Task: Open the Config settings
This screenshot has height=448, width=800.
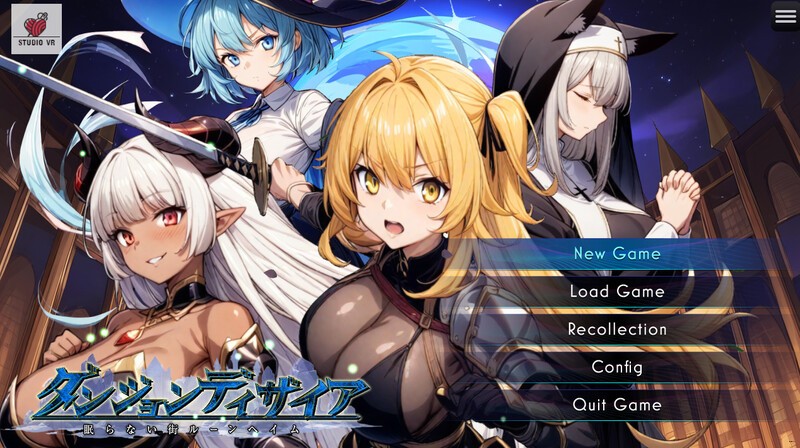Action: click(617, 367)
